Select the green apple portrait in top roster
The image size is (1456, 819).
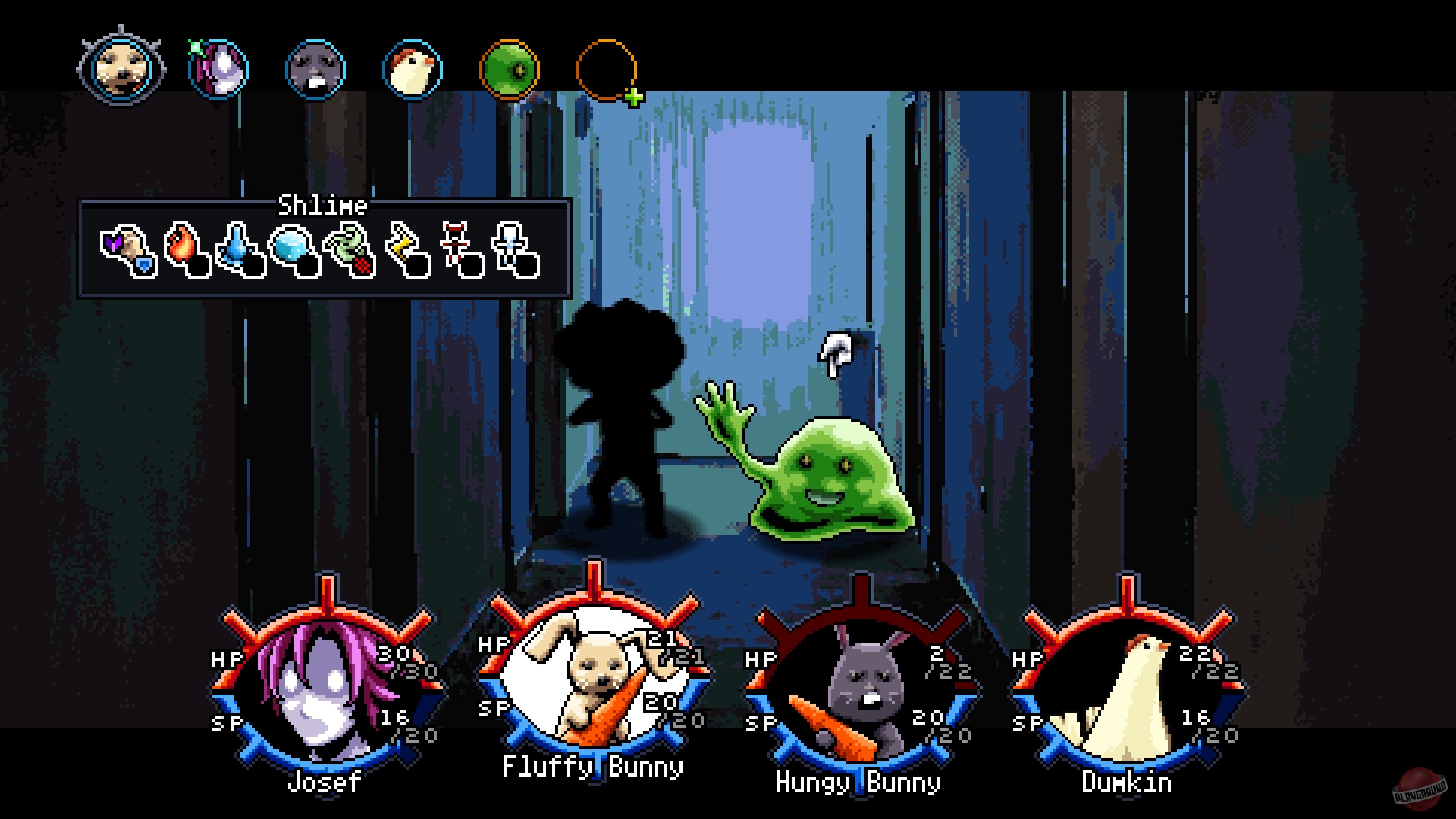point(510,69)
